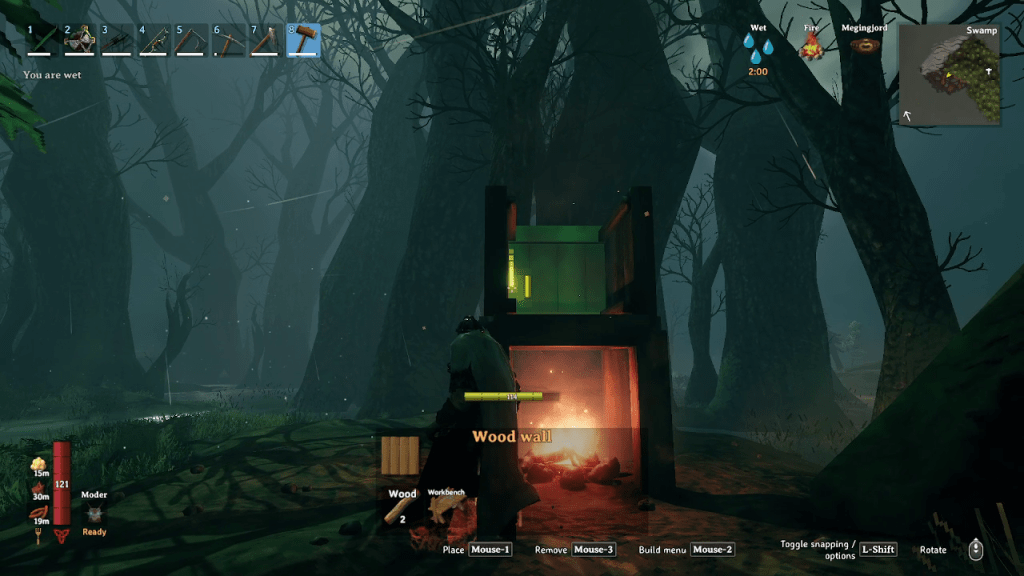Screen dimensions: 1024x576
Task: Click the Wood wall build piece thumbnail
Action: coord(402,459)
